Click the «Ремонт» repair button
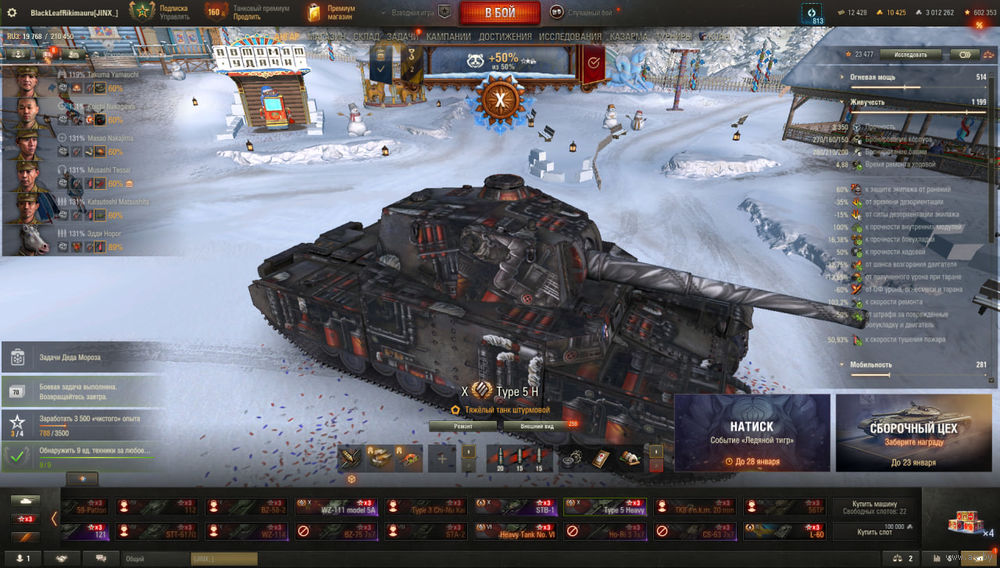Image resolution: width=1000 pixels, height=568 pixels. click(463, 425)
